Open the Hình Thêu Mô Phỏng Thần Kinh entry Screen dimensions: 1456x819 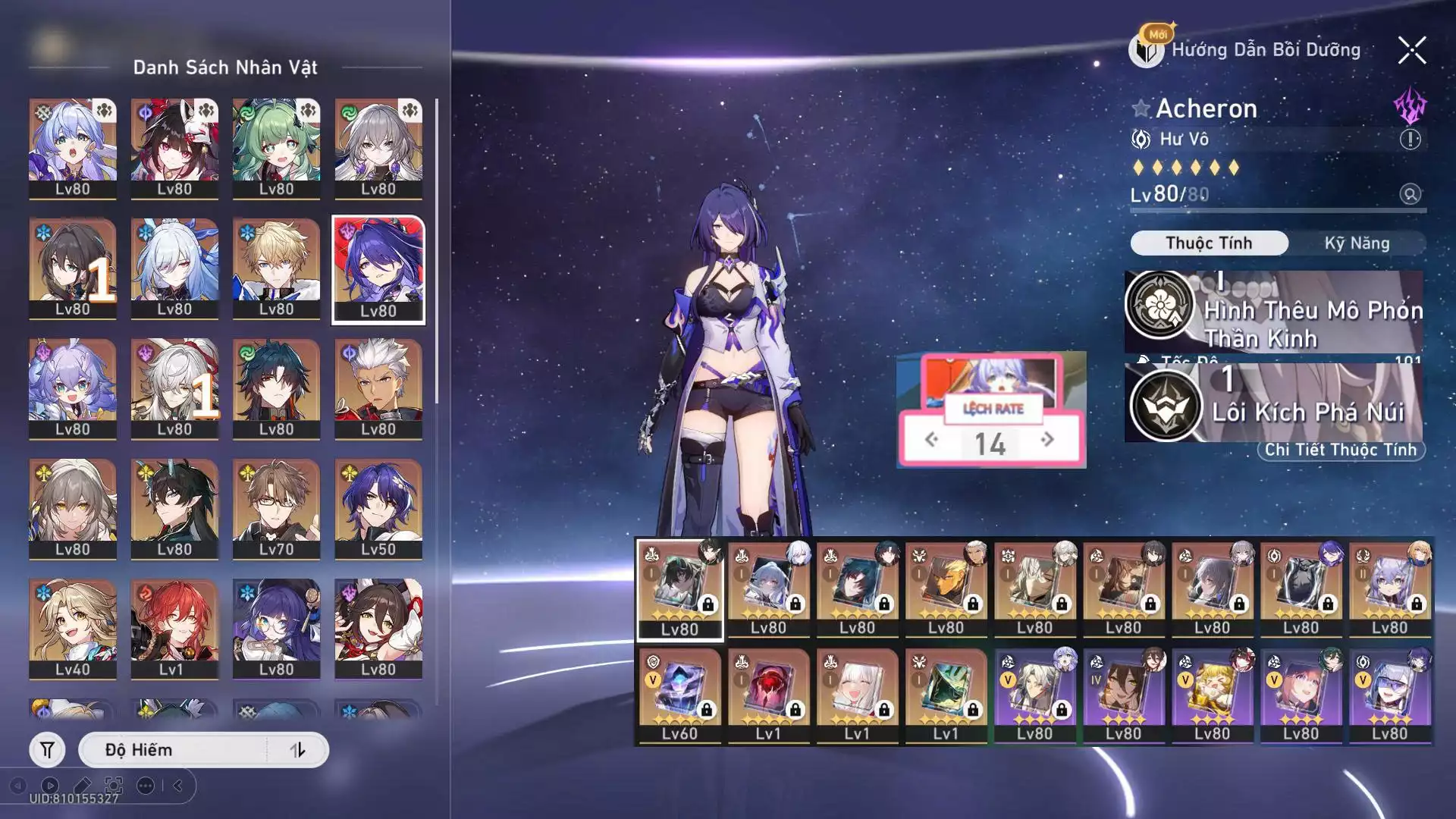(1274, 311)
